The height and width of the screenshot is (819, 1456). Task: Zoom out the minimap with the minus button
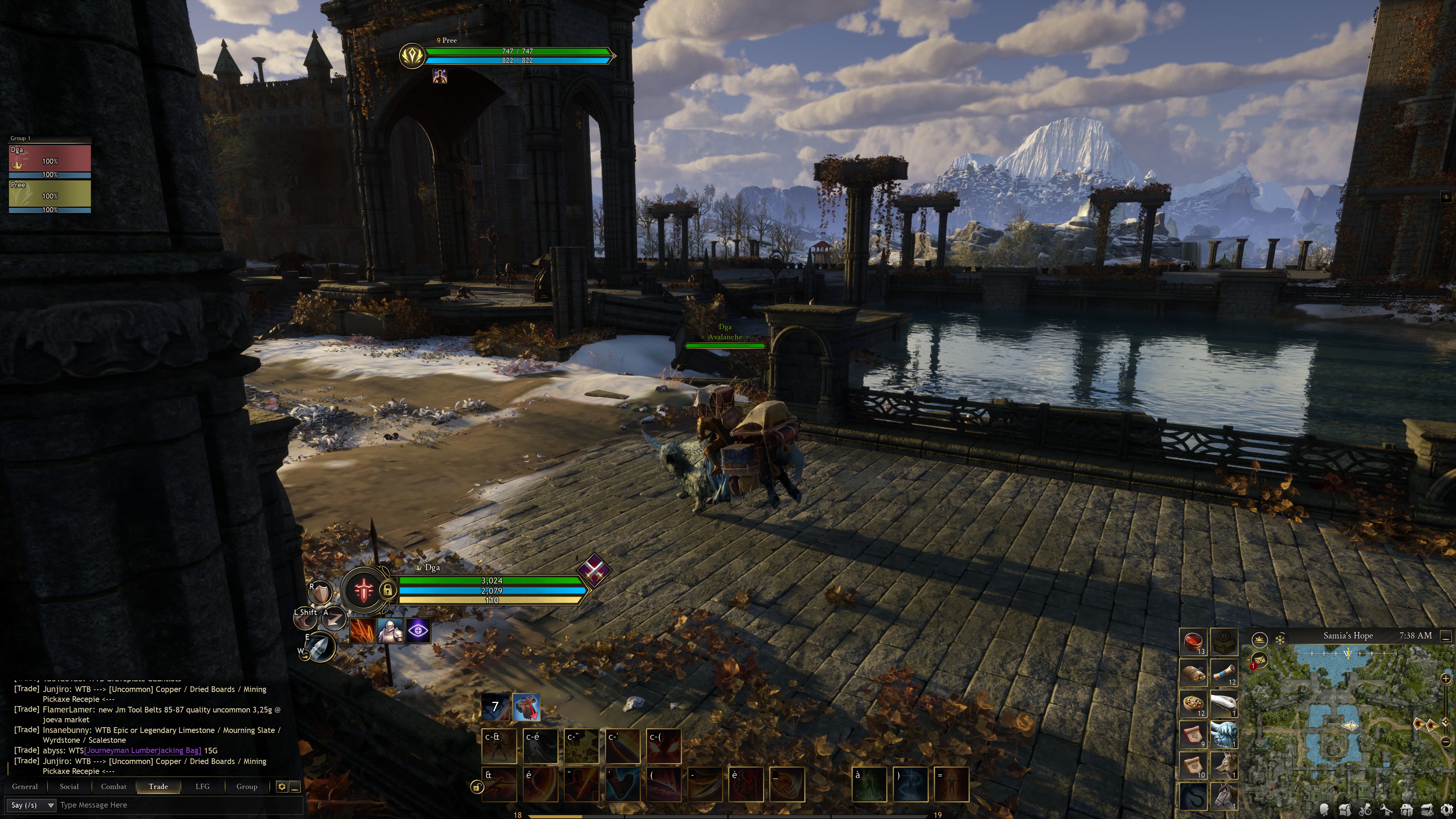click(x=1446, y=741)
